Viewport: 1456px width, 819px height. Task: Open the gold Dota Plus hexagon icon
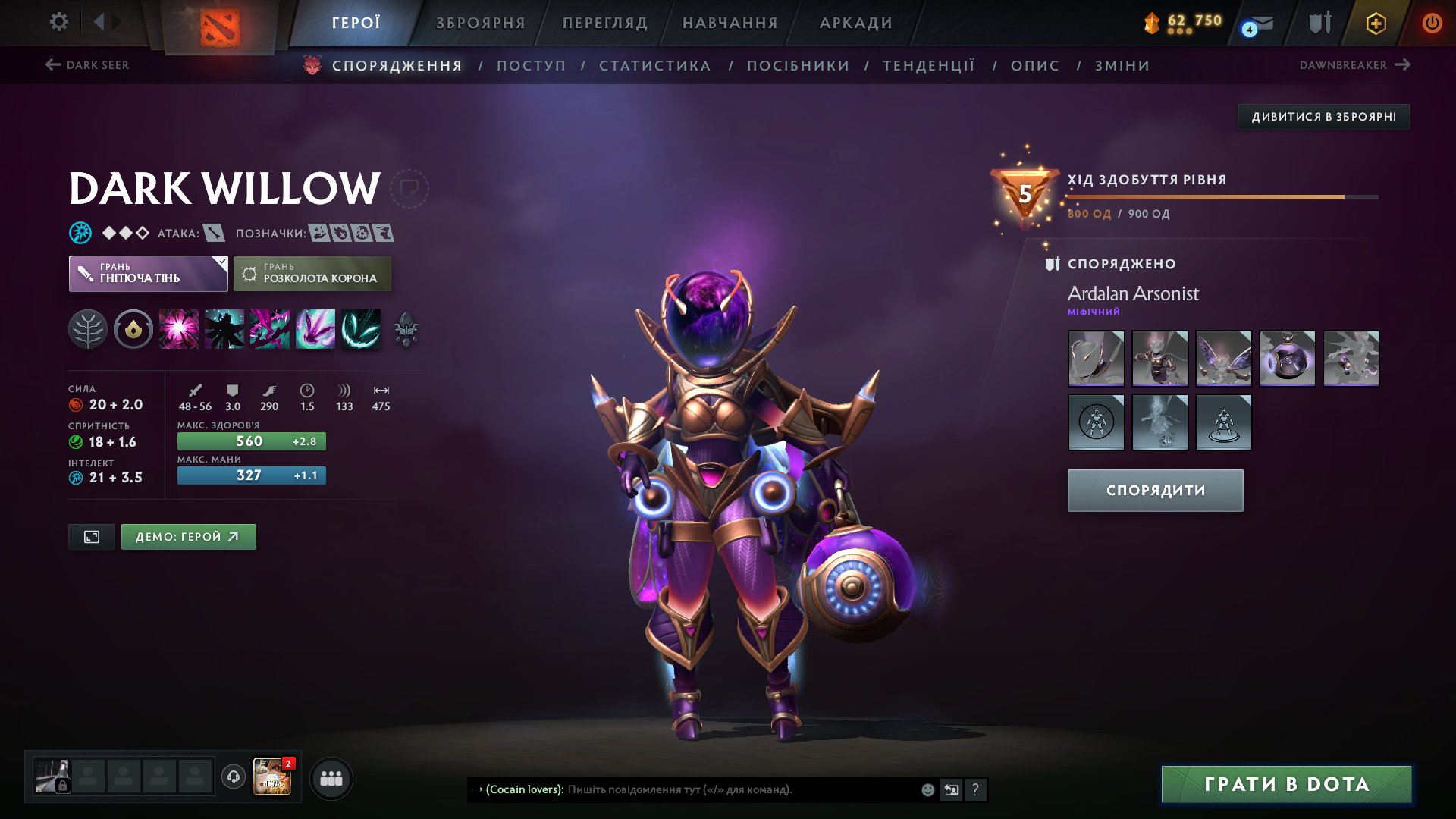click(1376, 23)
